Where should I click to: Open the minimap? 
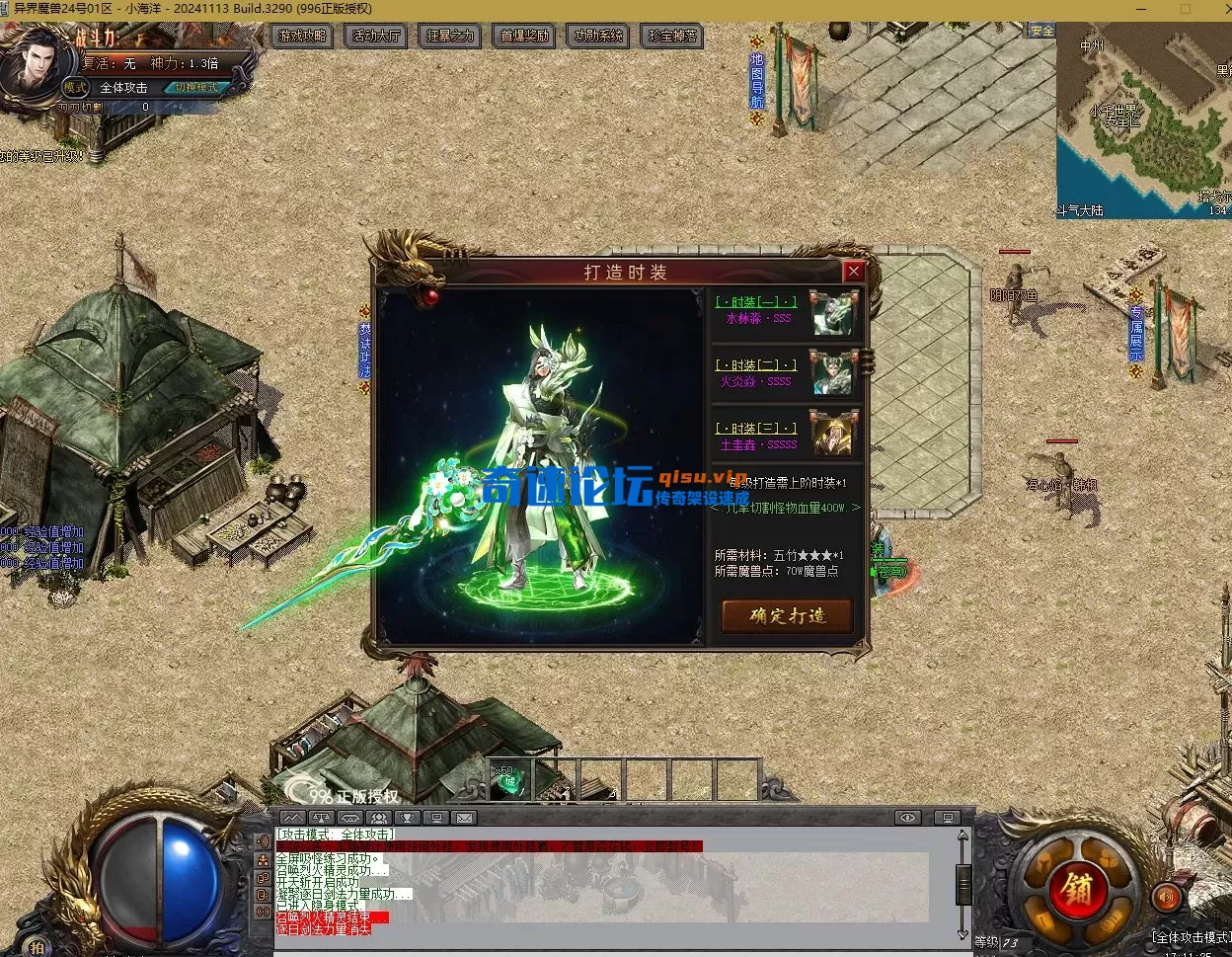coord(1143,119)
